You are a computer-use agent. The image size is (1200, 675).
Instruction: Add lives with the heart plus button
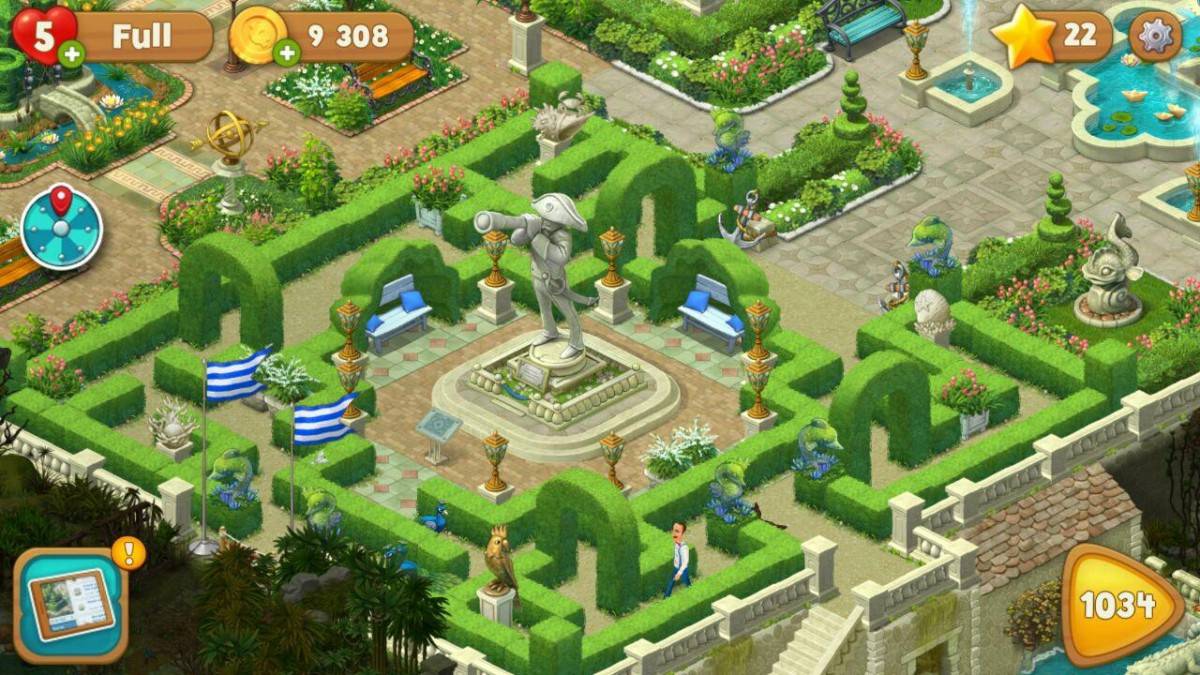pyautogui.click(x=71, y=54)
